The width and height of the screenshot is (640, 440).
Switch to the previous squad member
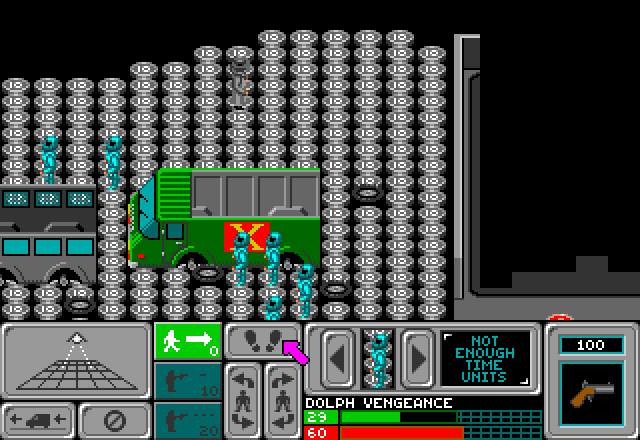tap(338, 358)
